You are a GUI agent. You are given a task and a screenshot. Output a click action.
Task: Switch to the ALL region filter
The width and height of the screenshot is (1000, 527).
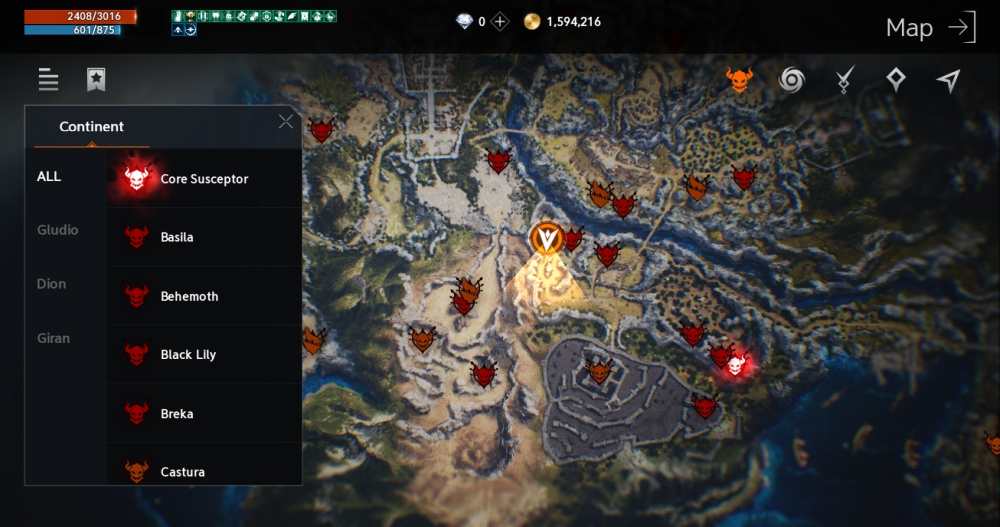pyautogui.click(x=49, y=177)
